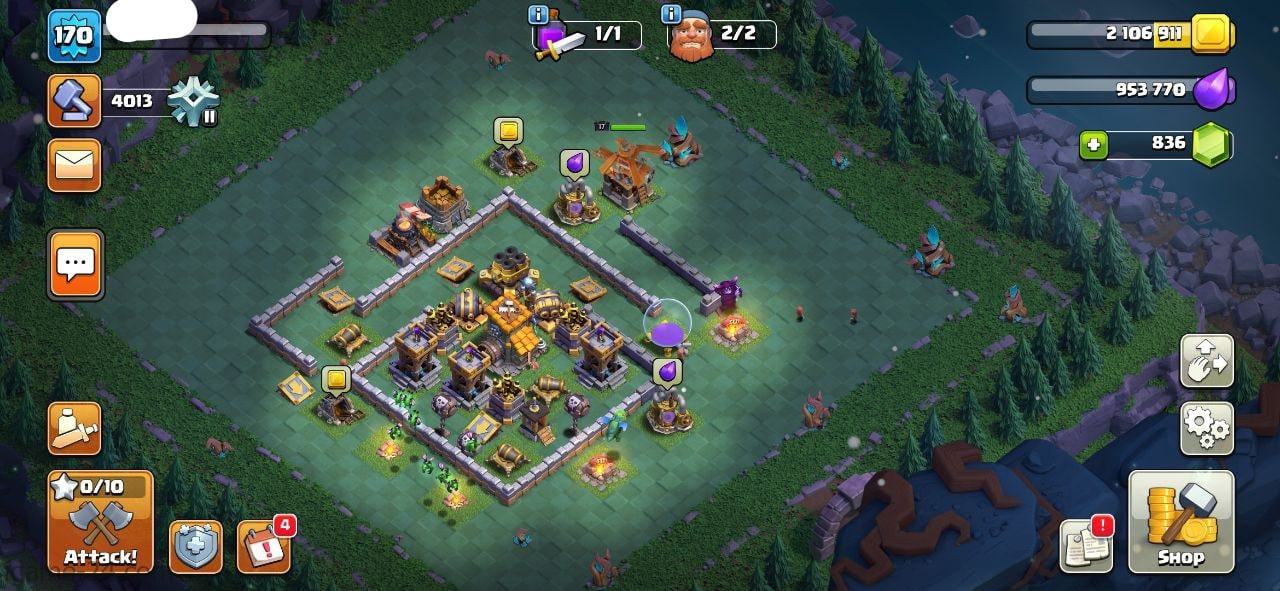Open the chat speech bubble
Image resolution: width=1280 pixels, height=591 pixels.
(x=75, y=264)
